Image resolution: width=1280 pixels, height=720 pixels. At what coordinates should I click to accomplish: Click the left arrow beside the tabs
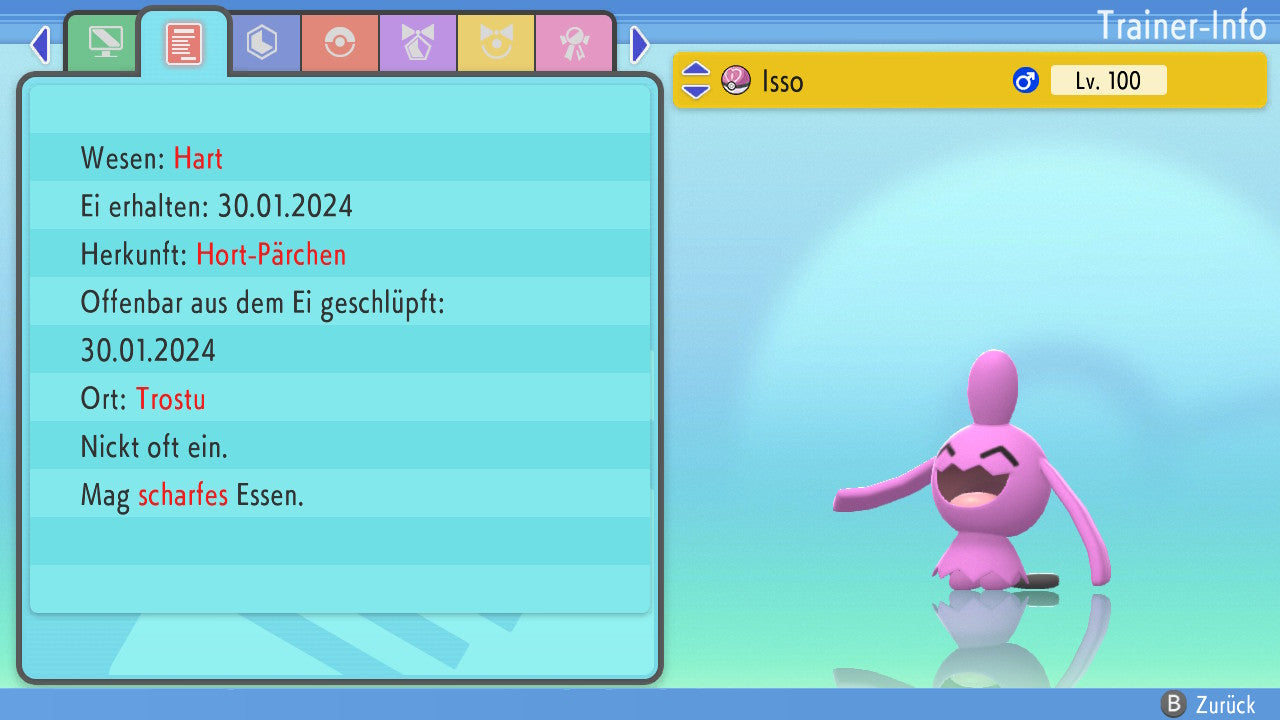click(x=40, y=44)
